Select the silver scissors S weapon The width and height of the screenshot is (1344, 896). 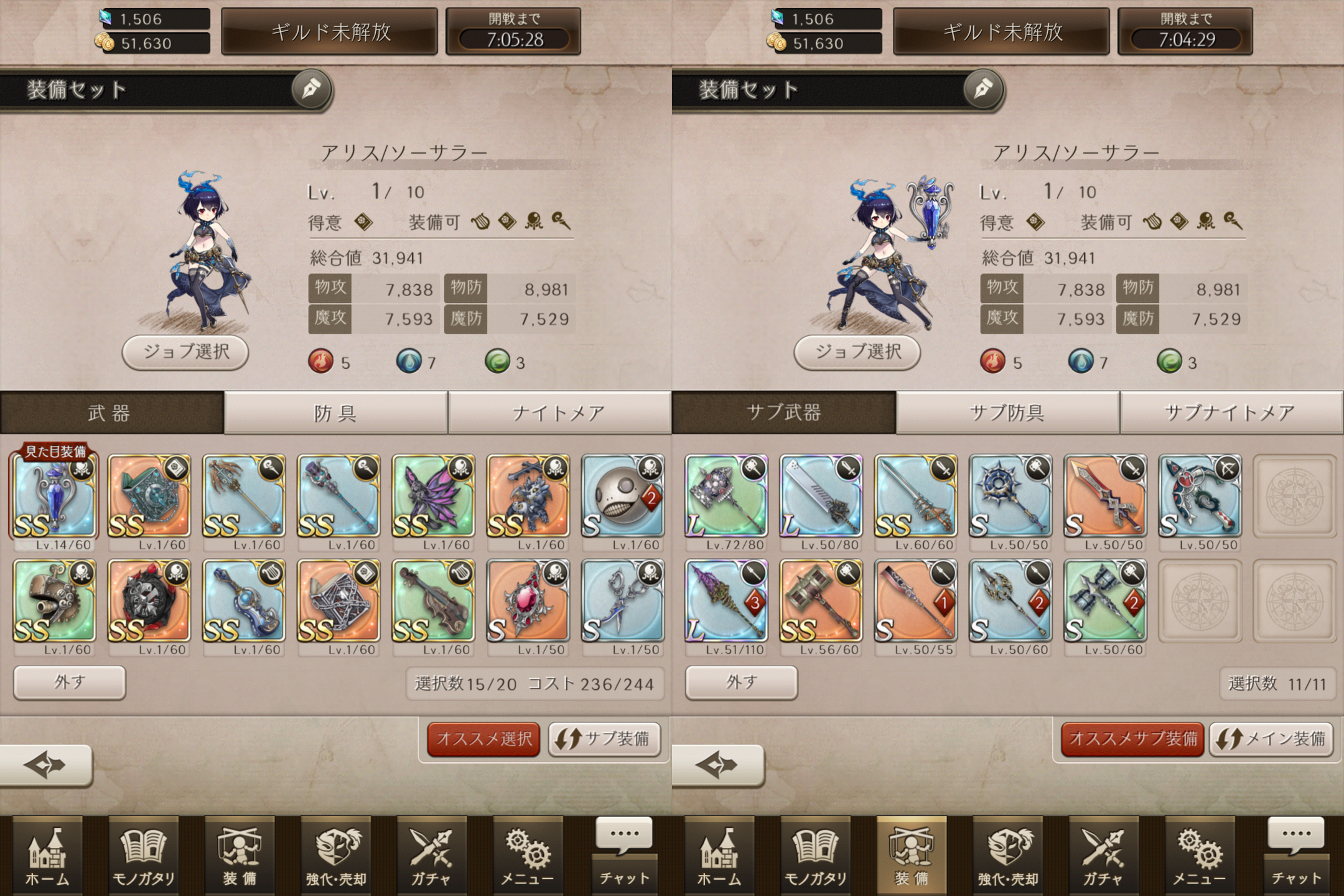pos(622,601)
